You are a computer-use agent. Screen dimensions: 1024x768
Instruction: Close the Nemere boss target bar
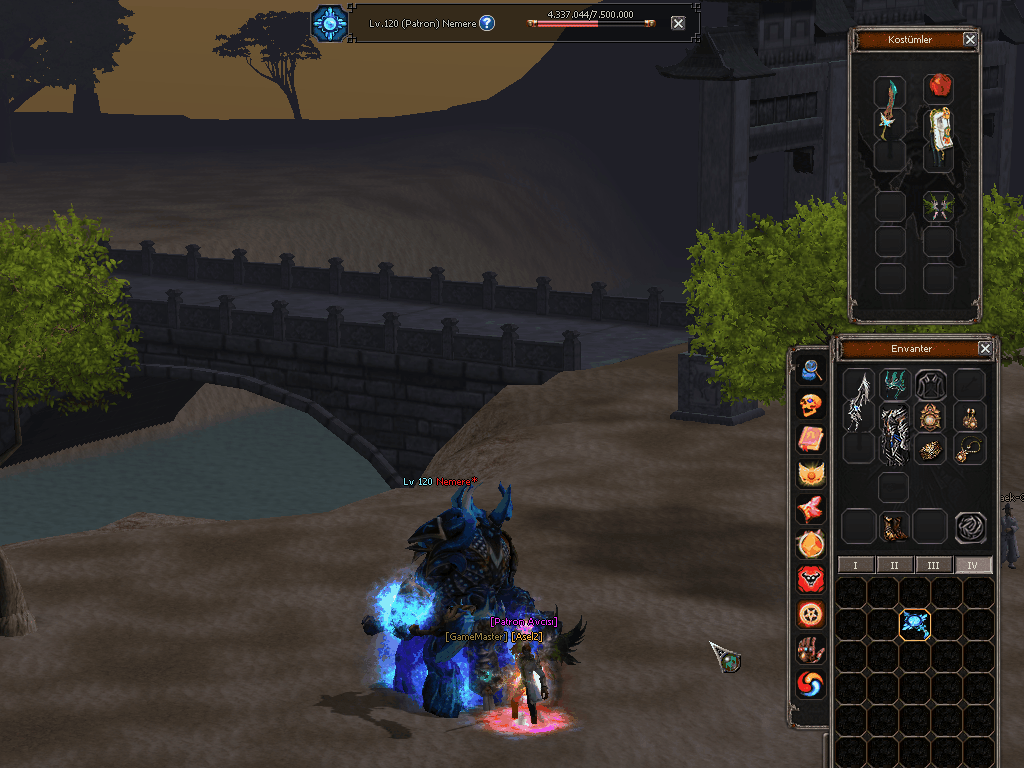pyautogui.click(x=678, y=23)
